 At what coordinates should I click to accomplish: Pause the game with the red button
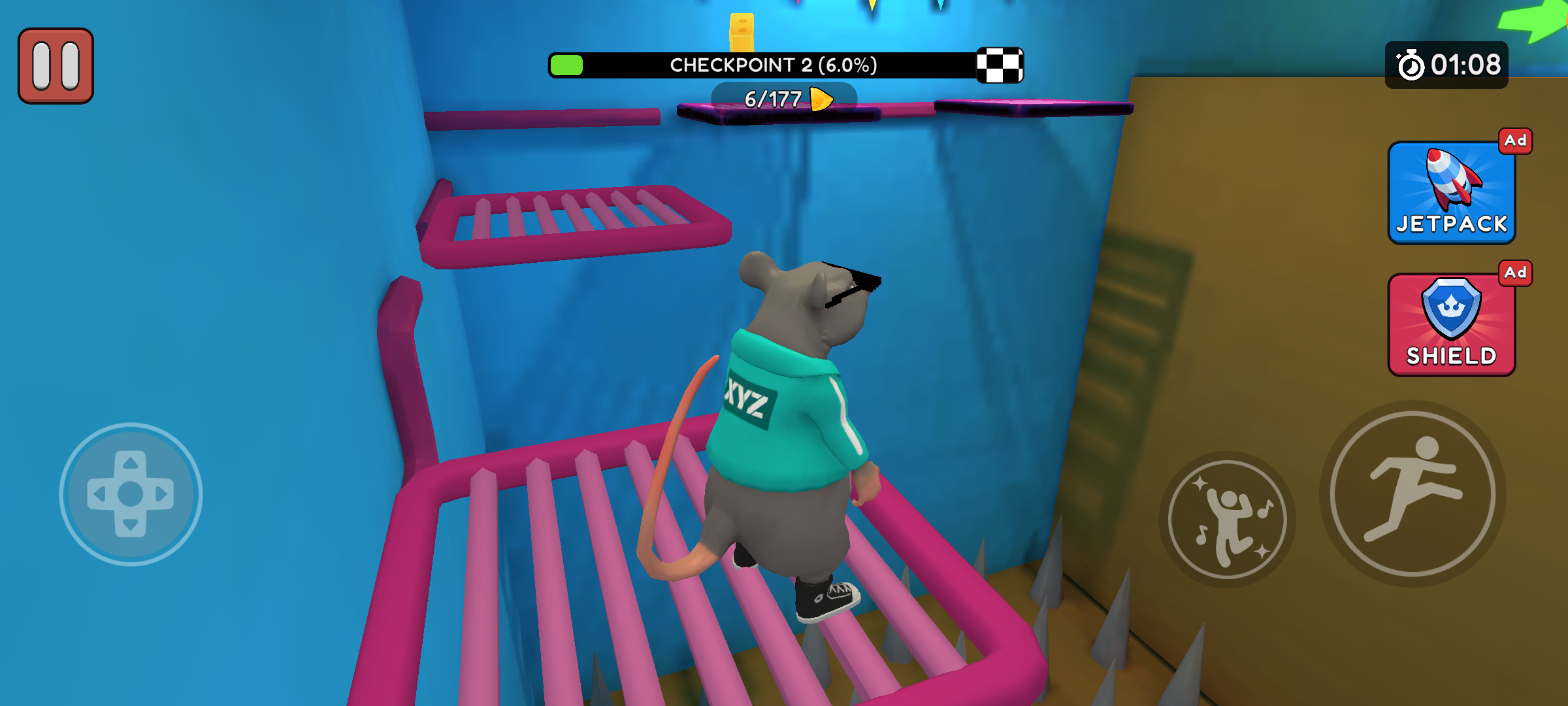coord(56,66)
